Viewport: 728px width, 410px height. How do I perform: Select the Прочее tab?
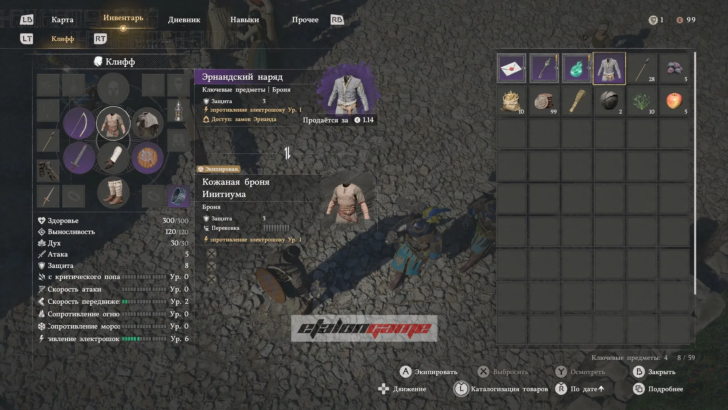[x=306, y=19]
